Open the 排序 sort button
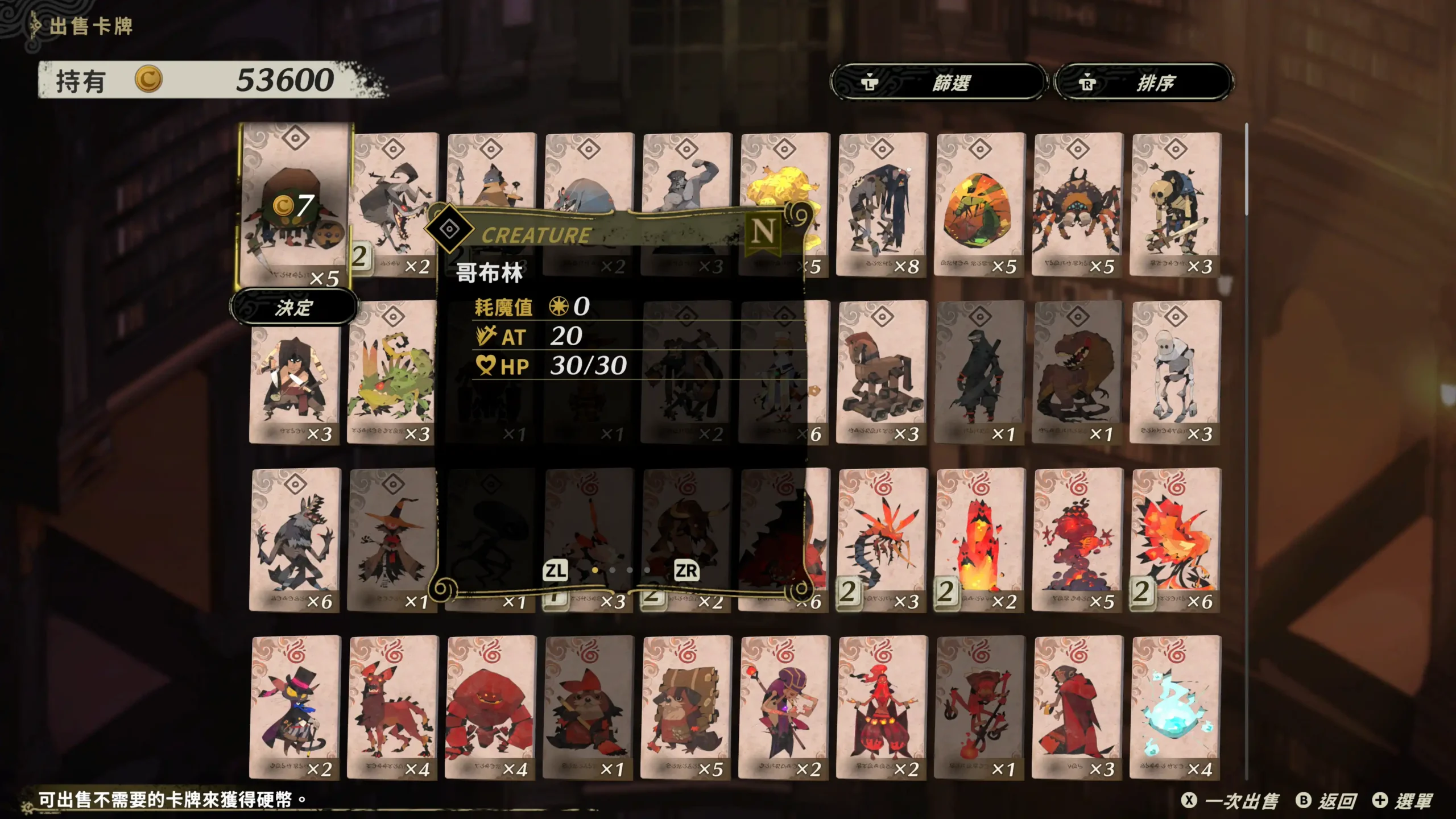 [x=1143, y=82]
